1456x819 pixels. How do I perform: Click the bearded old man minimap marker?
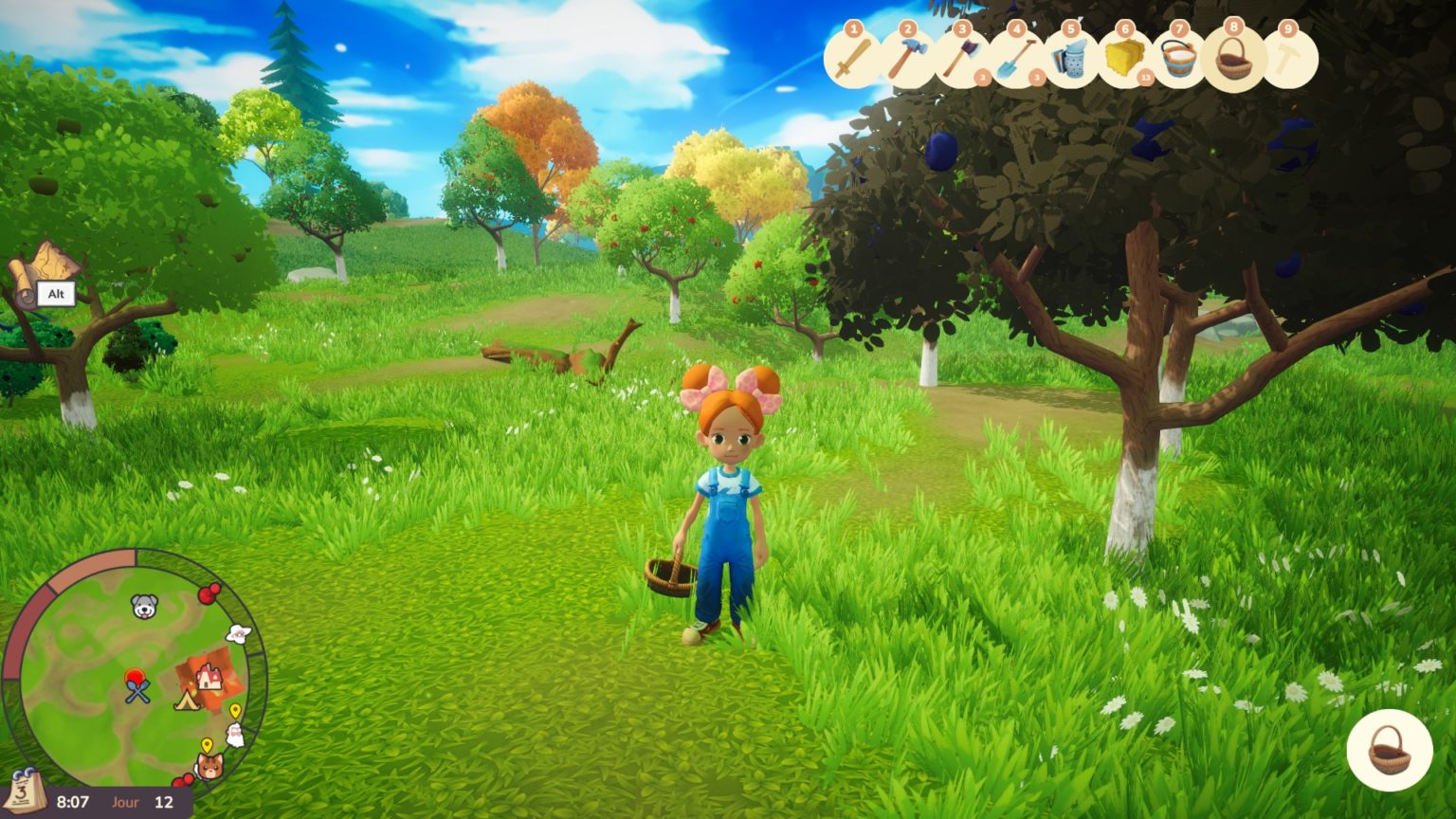pyautogui.click(x=234, y=735)
